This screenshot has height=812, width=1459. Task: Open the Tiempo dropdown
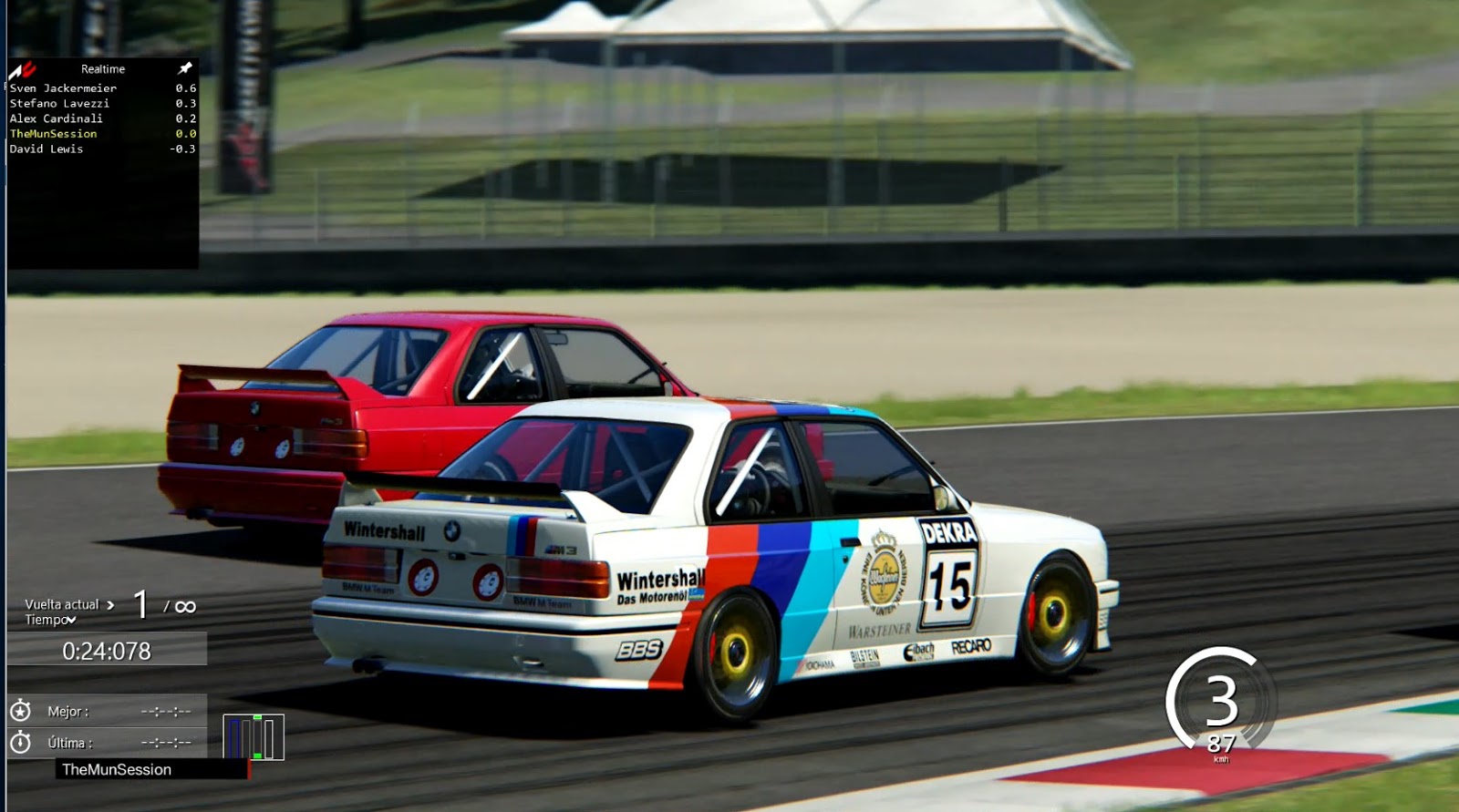point(70,619)
